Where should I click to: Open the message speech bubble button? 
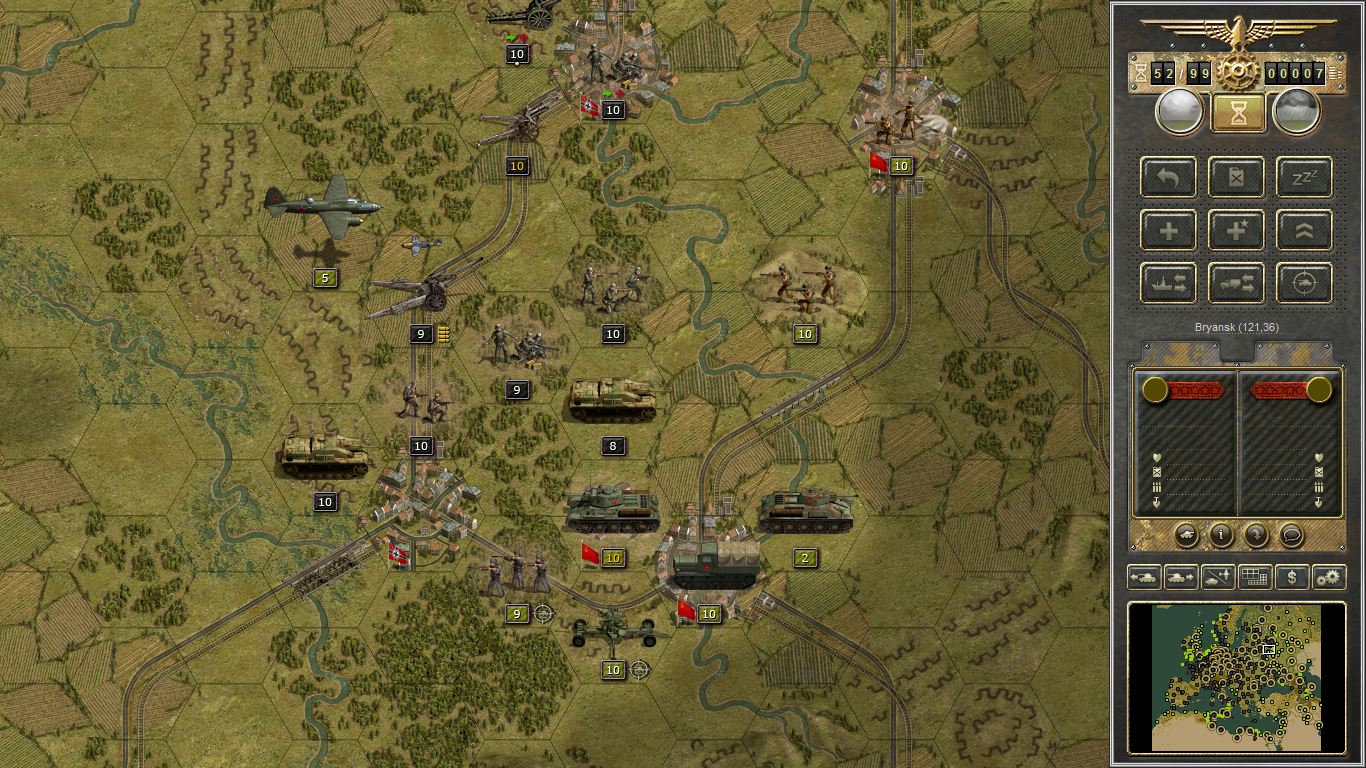point(1292,536)
